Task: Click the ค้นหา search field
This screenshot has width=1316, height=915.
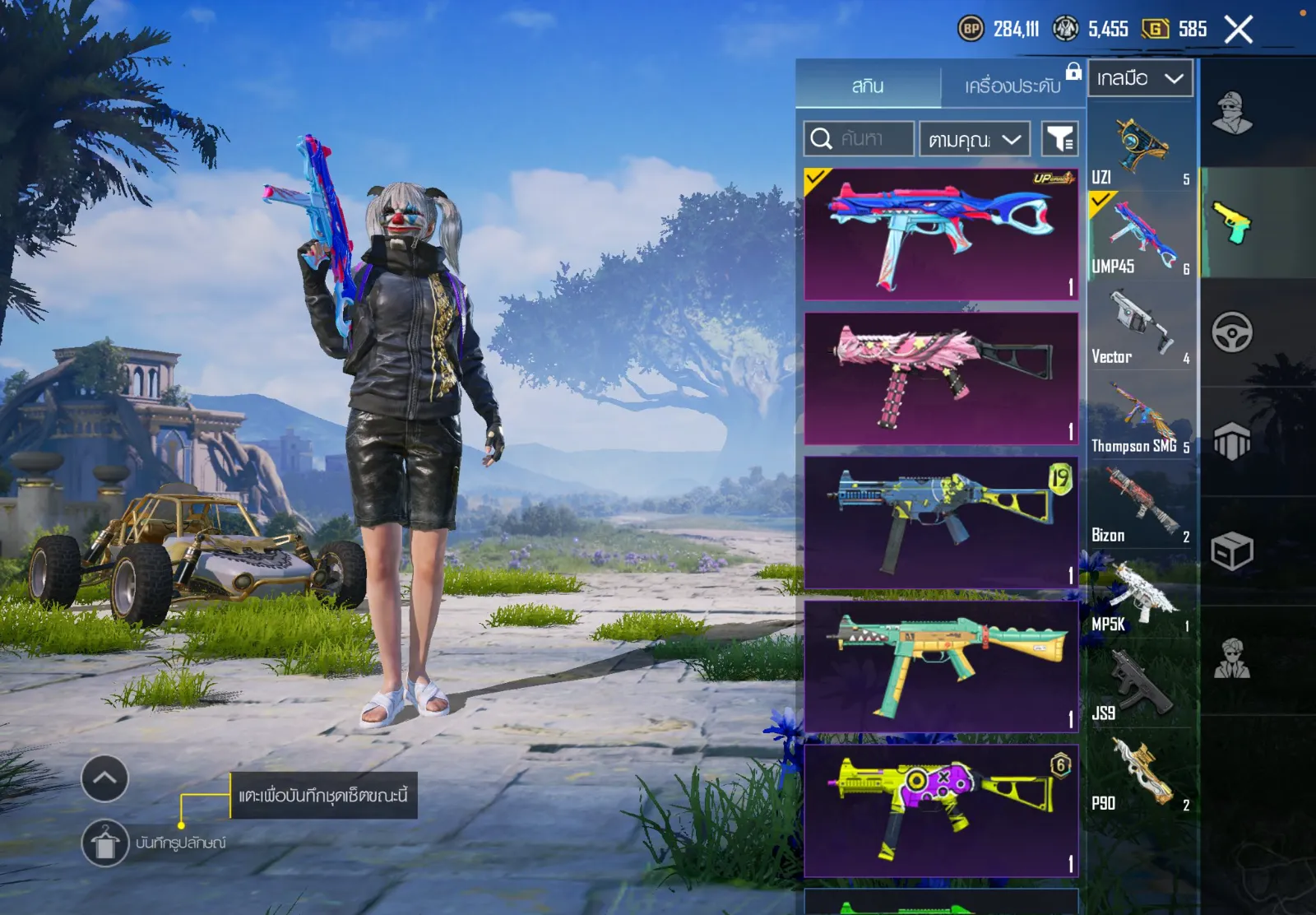Action: [860, 139]
